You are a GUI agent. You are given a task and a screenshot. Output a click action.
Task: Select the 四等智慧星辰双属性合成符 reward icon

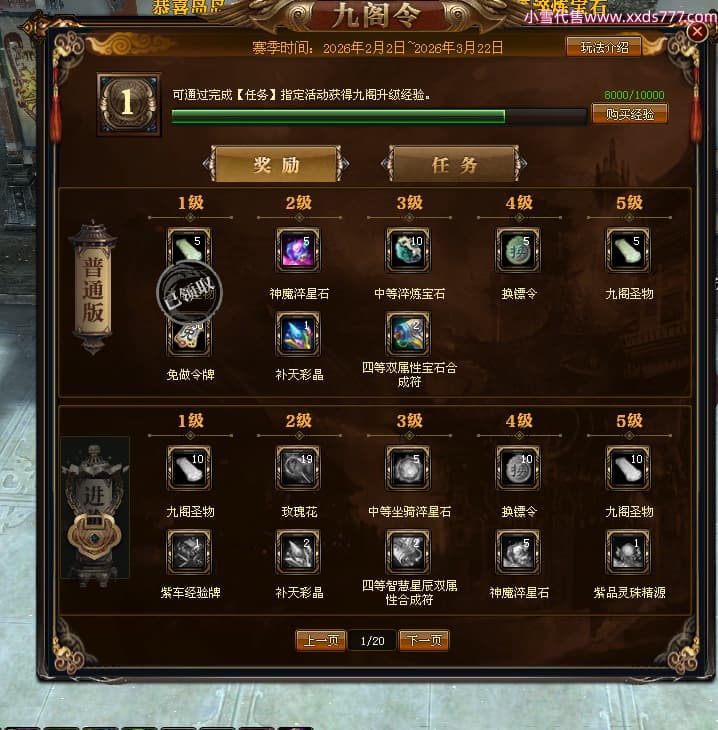[x=408, y=551]
